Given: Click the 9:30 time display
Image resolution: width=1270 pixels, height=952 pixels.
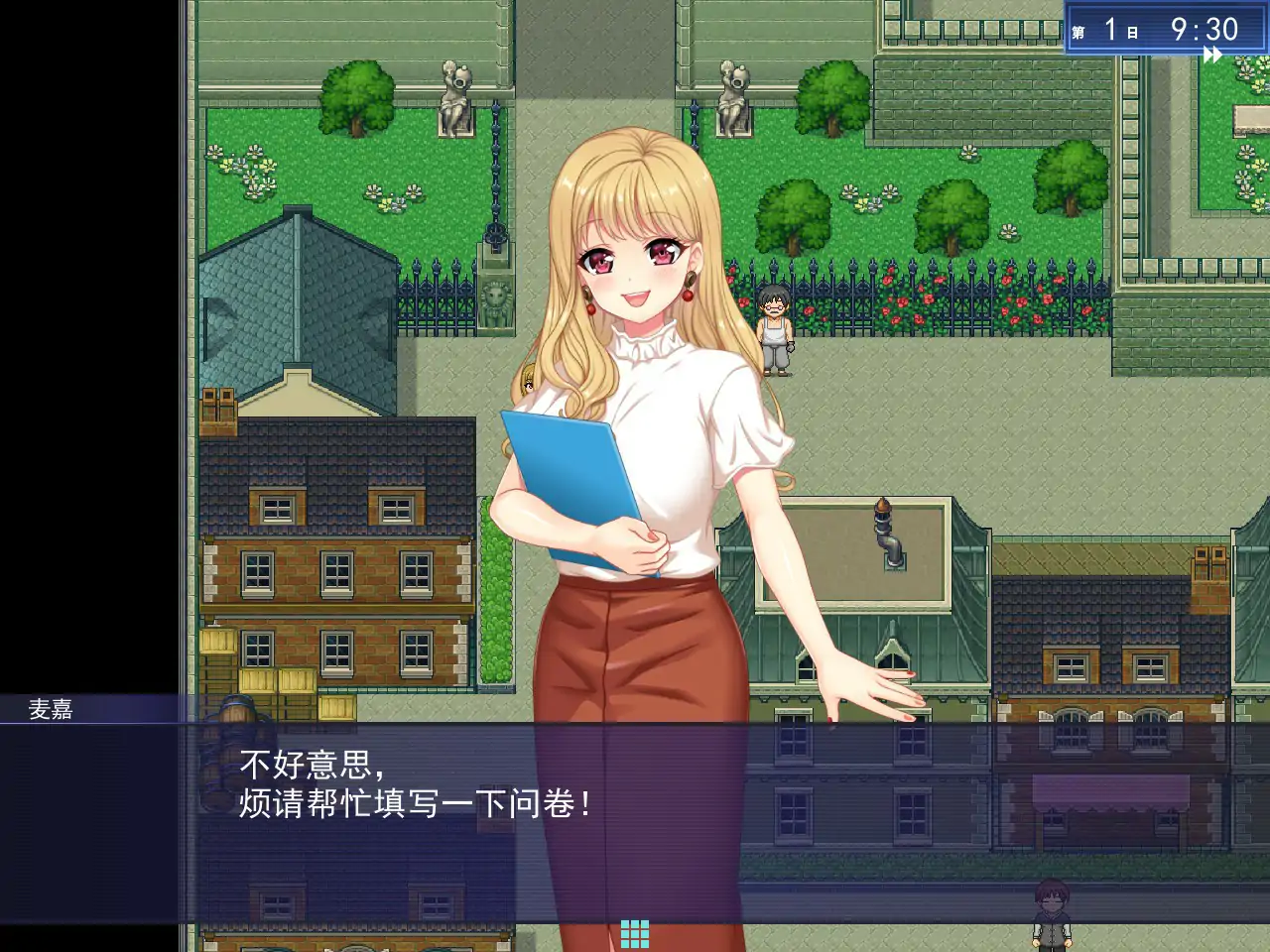Looking at the screenshot, I should (1206, 28).
